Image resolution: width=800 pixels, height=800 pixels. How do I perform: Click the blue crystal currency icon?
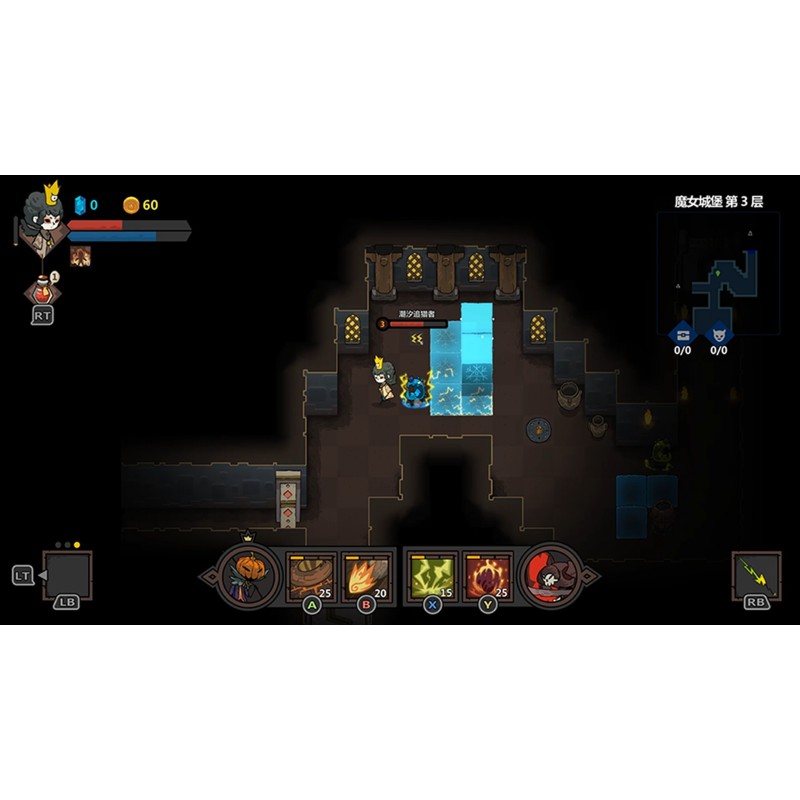pos(80,205)
